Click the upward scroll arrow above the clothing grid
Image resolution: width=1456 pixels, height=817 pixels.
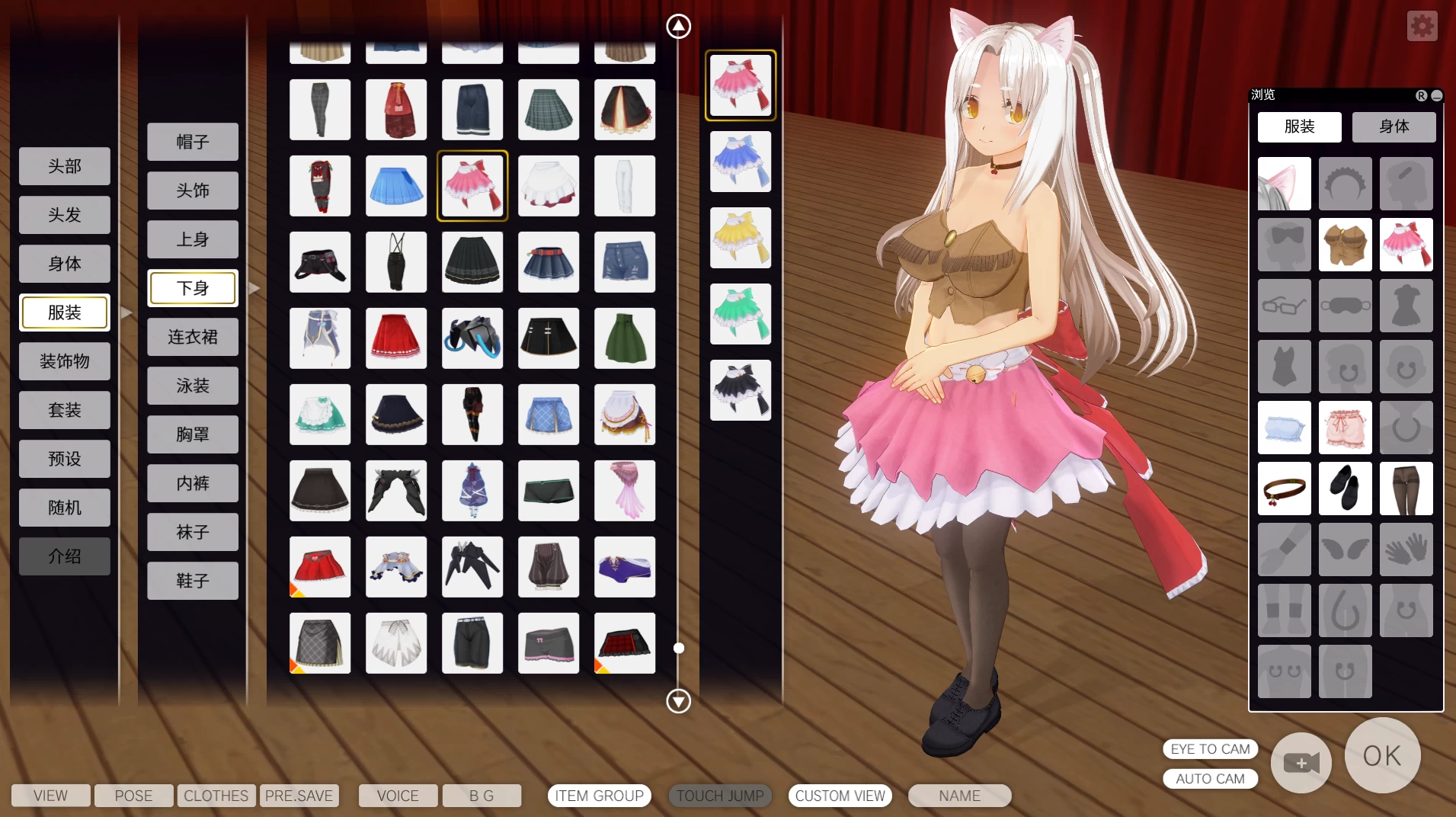pos(678,25)
